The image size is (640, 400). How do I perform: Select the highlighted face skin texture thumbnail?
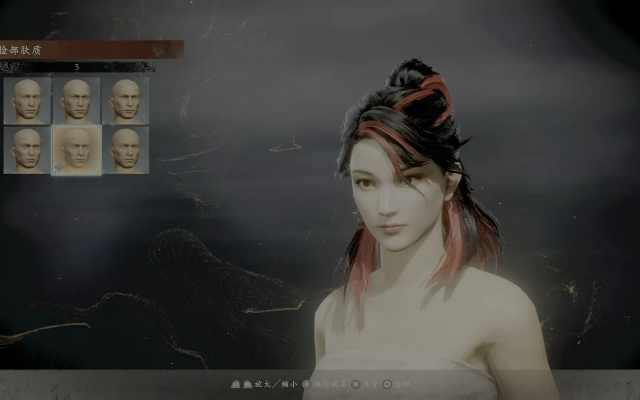(76, 150)
